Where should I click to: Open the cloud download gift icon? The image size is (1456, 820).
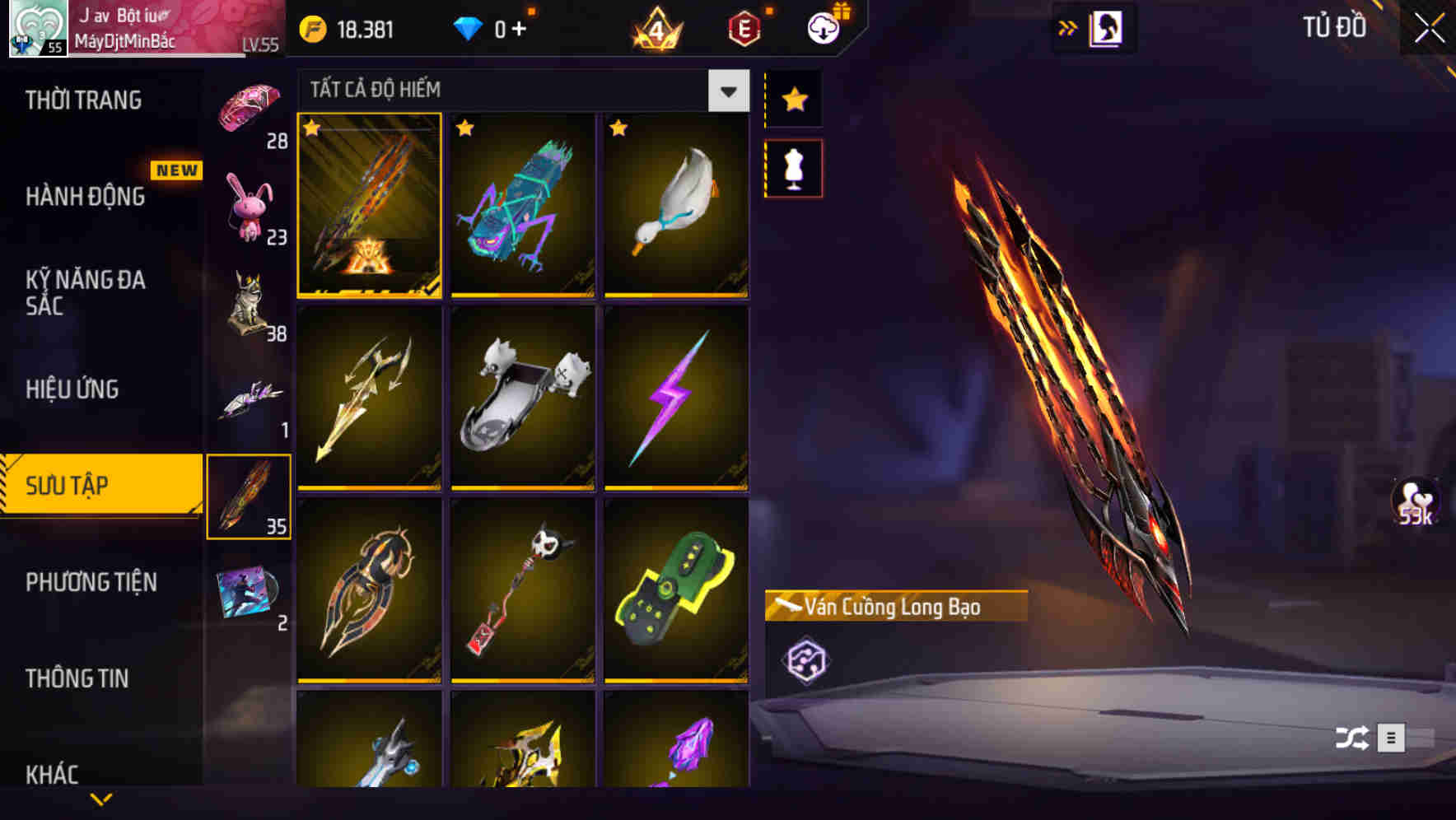pyautogui.click(x=823, y=27)
